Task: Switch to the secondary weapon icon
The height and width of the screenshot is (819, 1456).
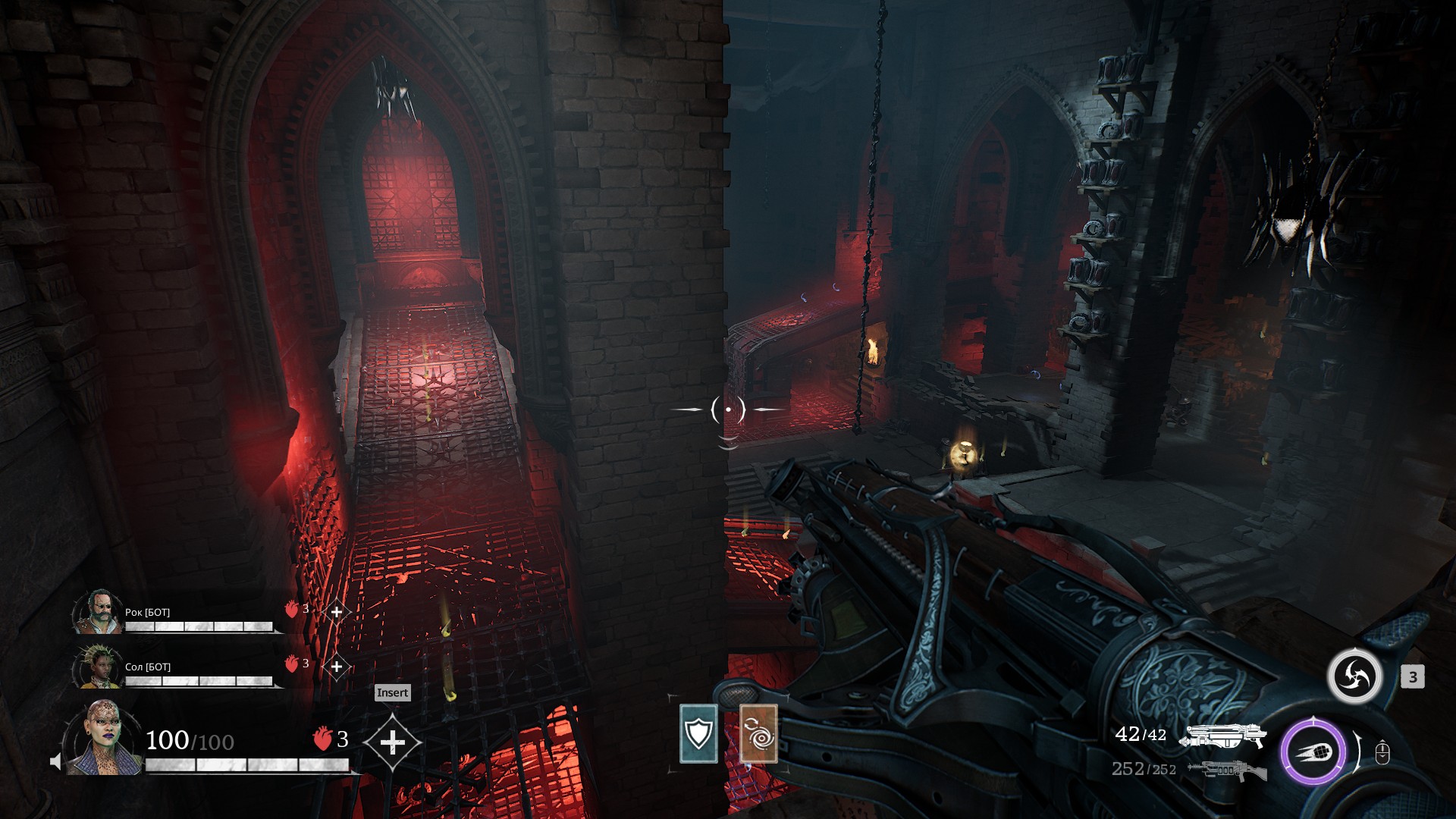Action: (1227, 770)
